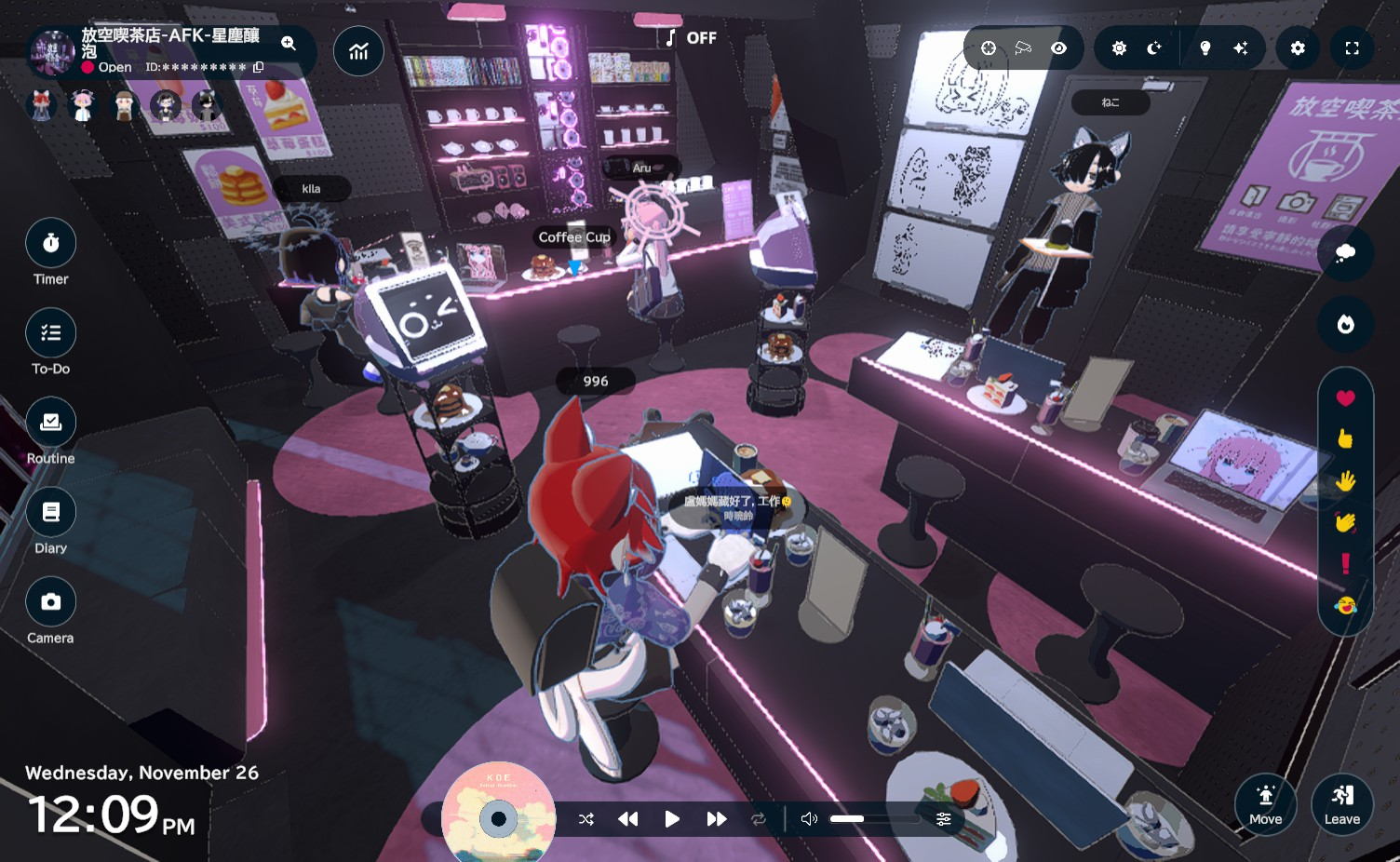Toggle the light bulb setting
Viewport: 1400px width, 862px height.
coord(1205,48)
